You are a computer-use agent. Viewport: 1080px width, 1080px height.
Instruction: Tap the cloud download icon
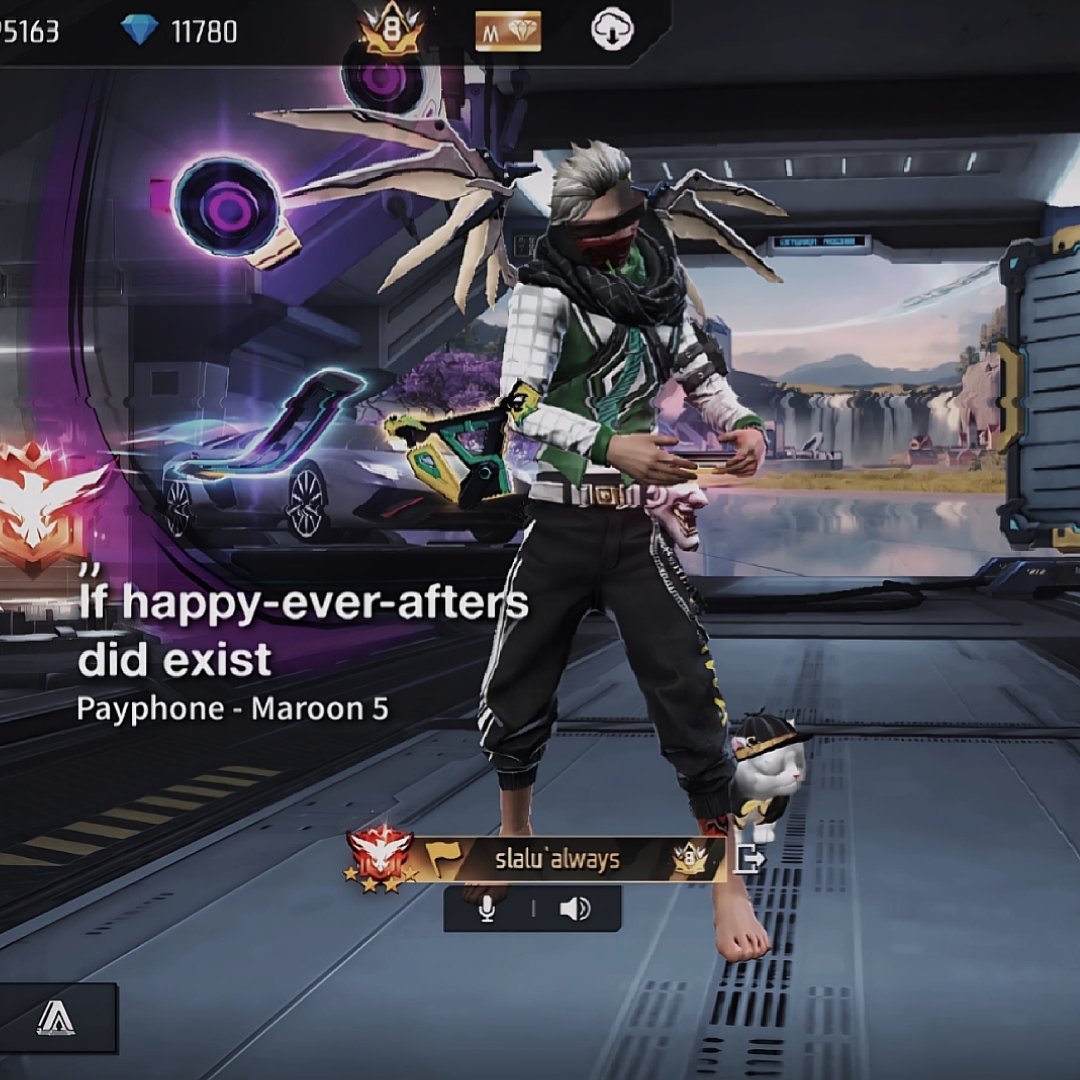point(611,30)
